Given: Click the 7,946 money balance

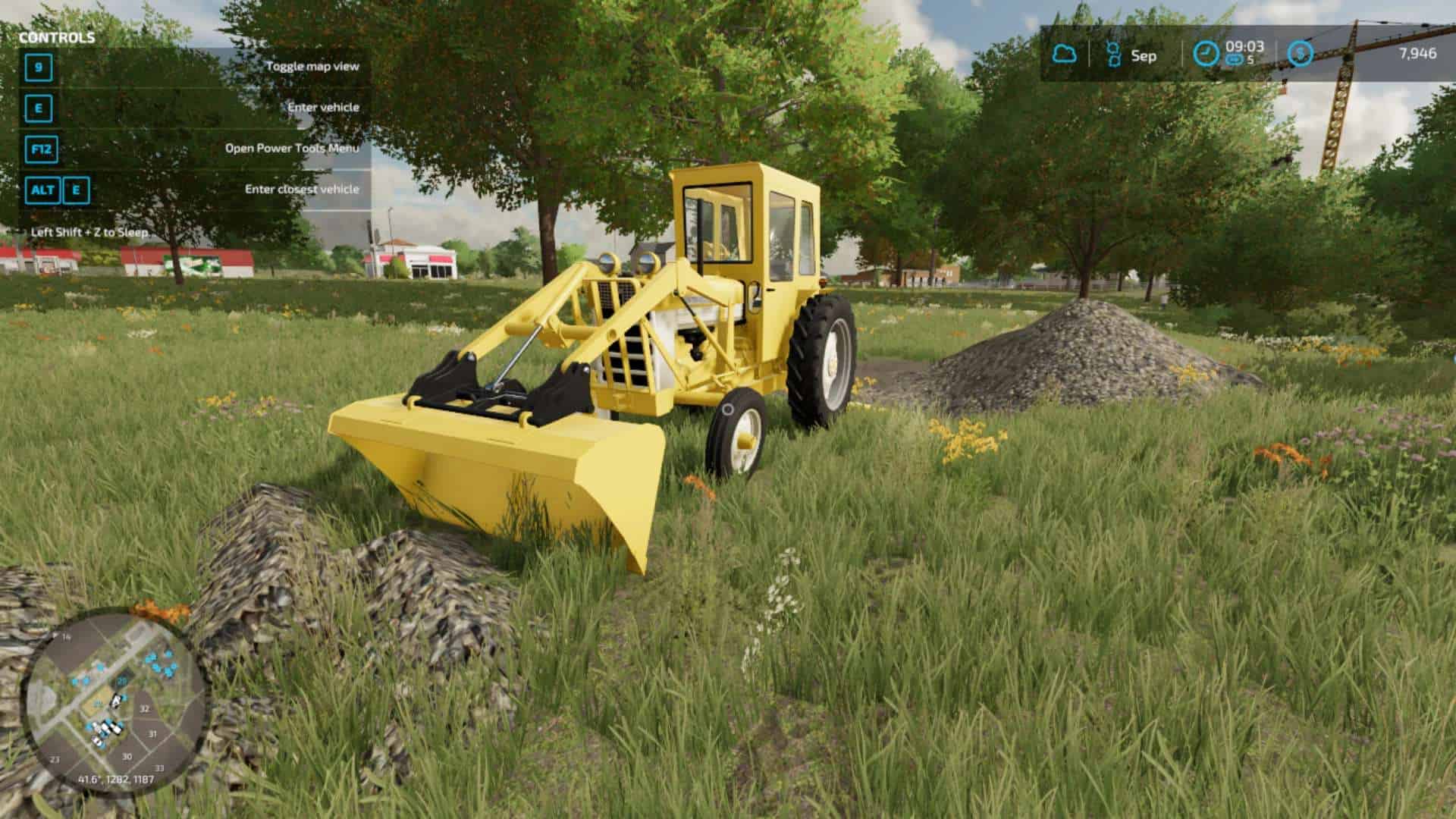Looking at the screenshot, I should pyautogui.click(x=1417, y=52).
